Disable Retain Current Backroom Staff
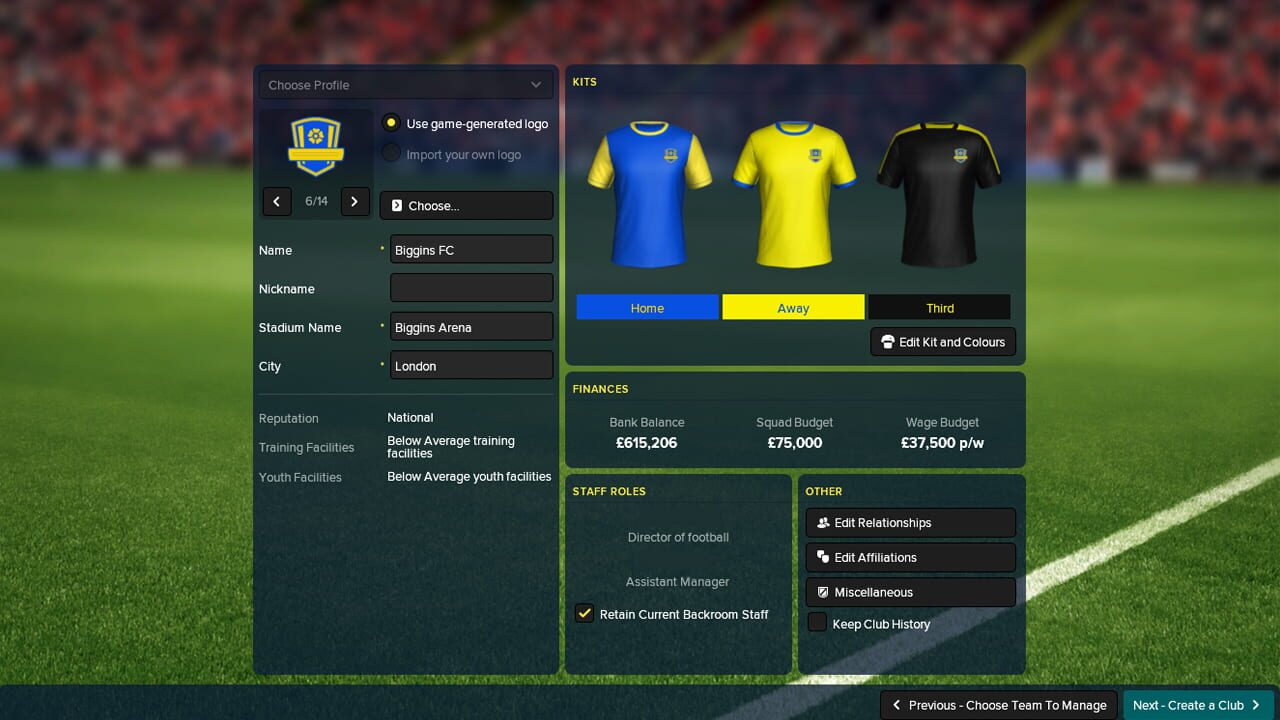Image resolution: width=1280 pixels, height=720 pixels. coord(584,613)
